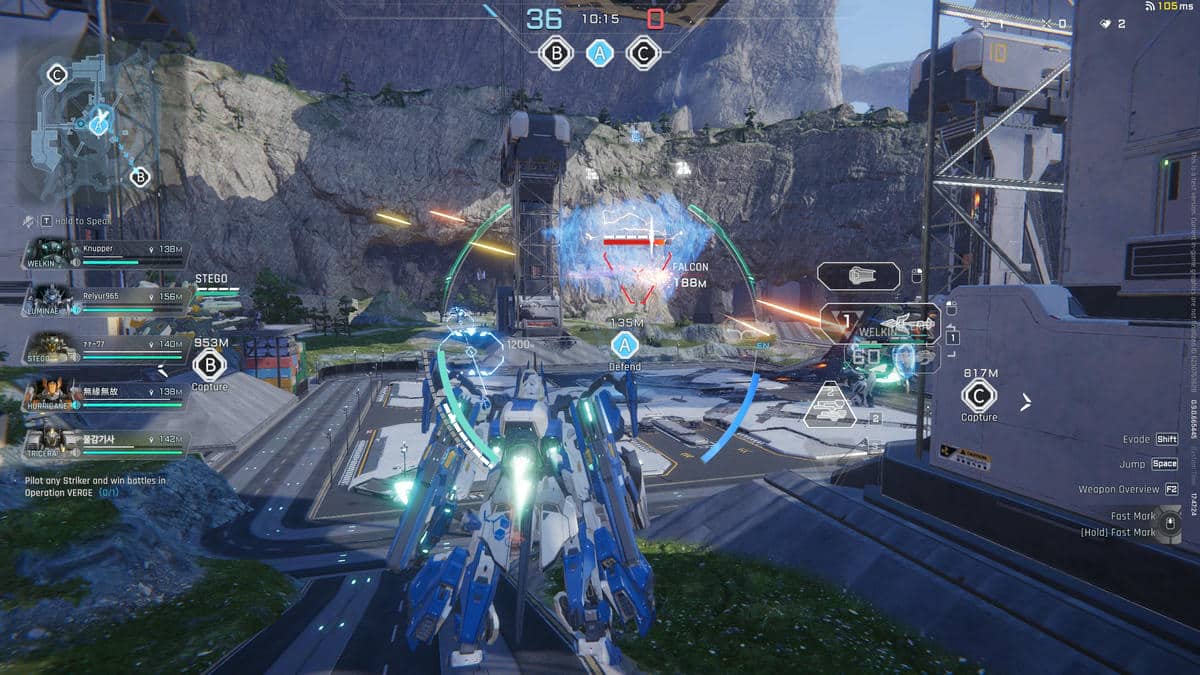Image resolution: width=1200 pixels, height=675 pixels.
Task: Click the point C Capture marker
Action: pyautogui.click(x=979, y=395)
